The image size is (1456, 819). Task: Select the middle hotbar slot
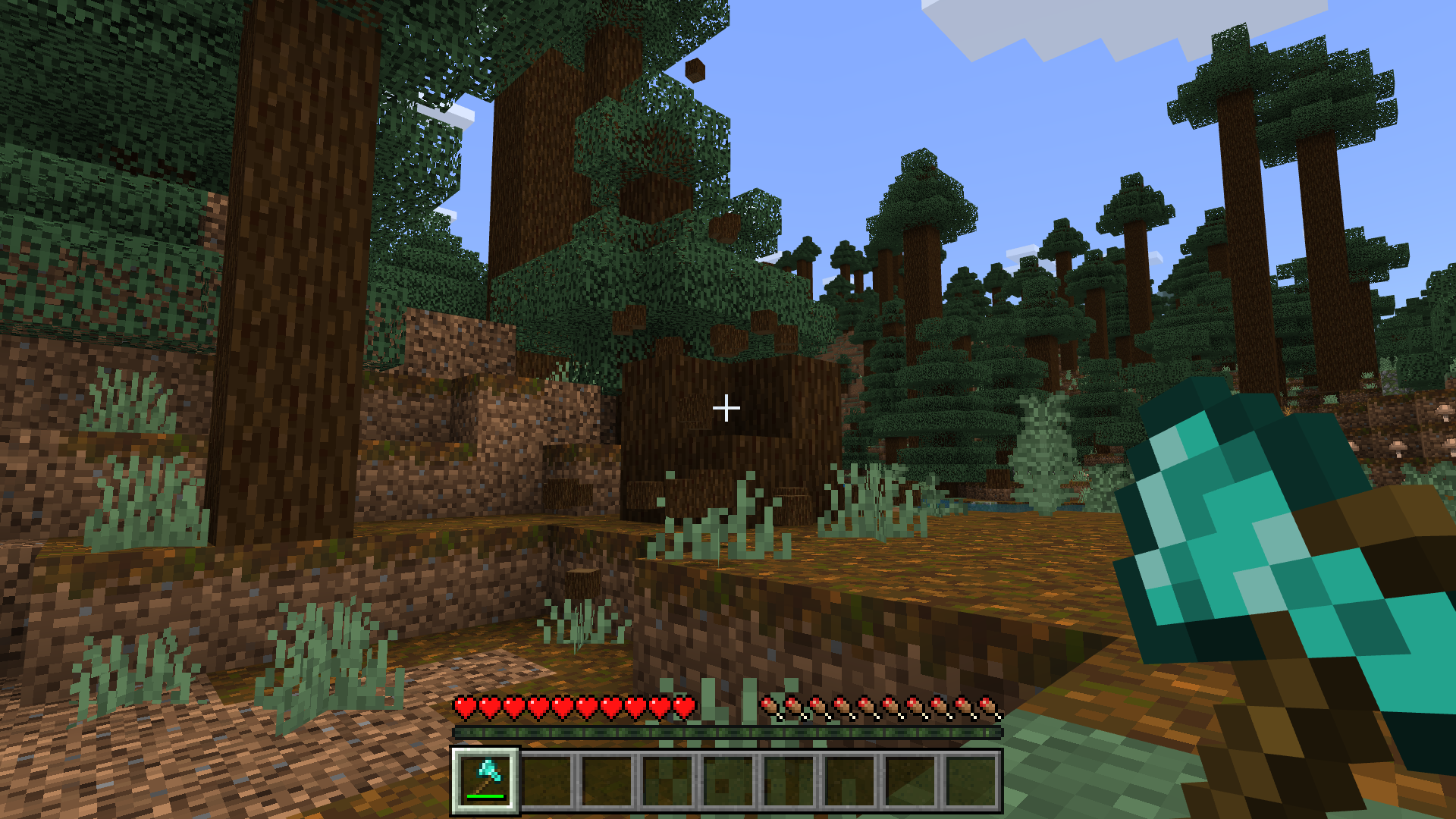tap(730, 781)
